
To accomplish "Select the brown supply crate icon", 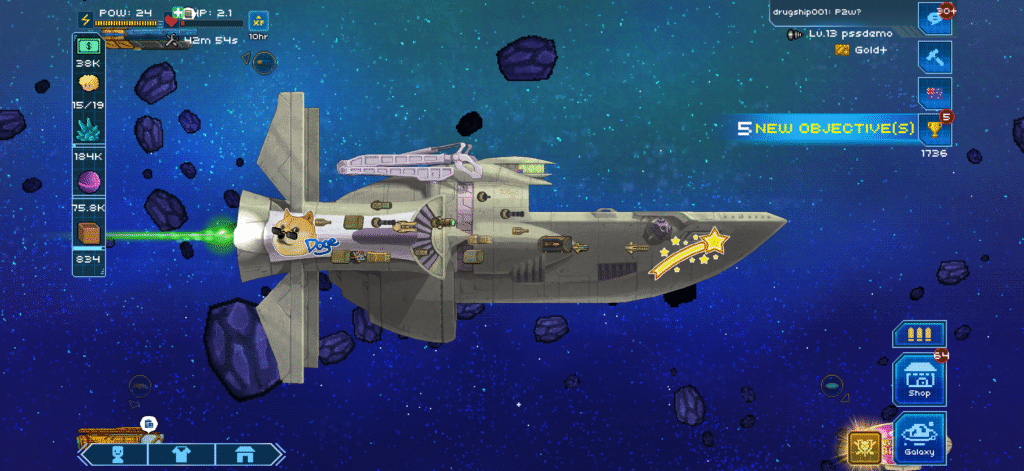I will click(x=89, y=234).
